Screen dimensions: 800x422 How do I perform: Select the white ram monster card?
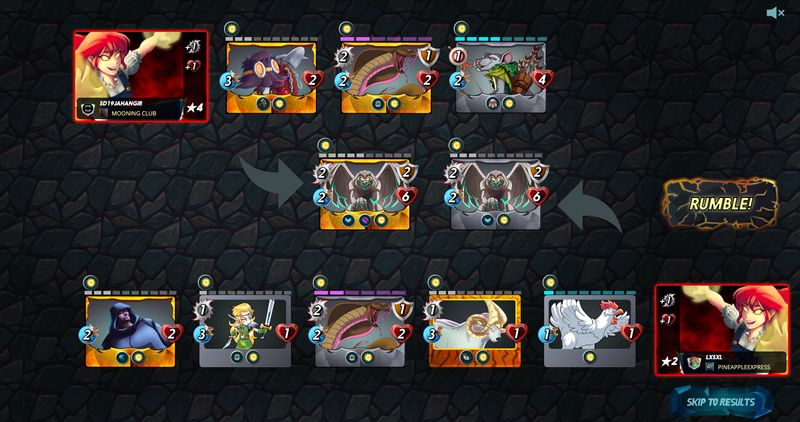coord(473,330)
